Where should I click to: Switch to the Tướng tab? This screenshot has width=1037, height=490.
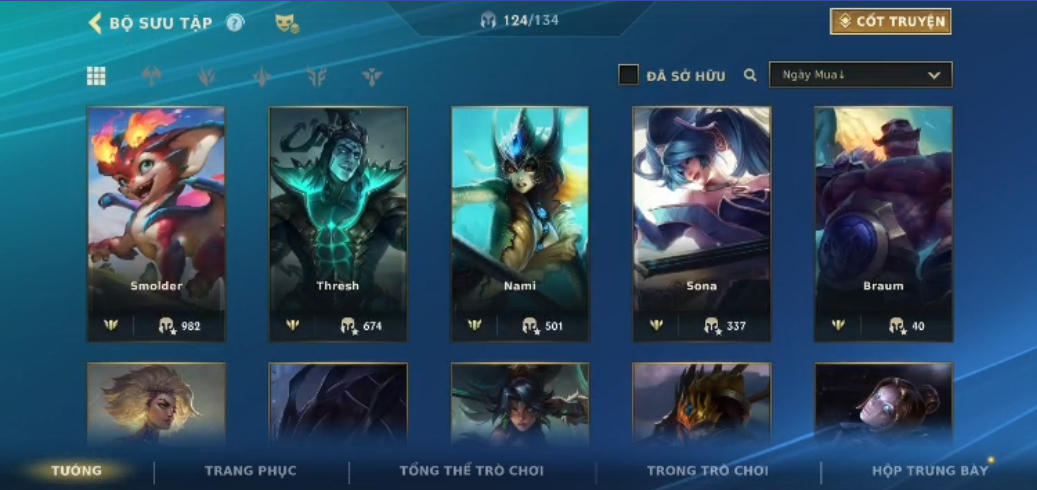pos(77,471)
